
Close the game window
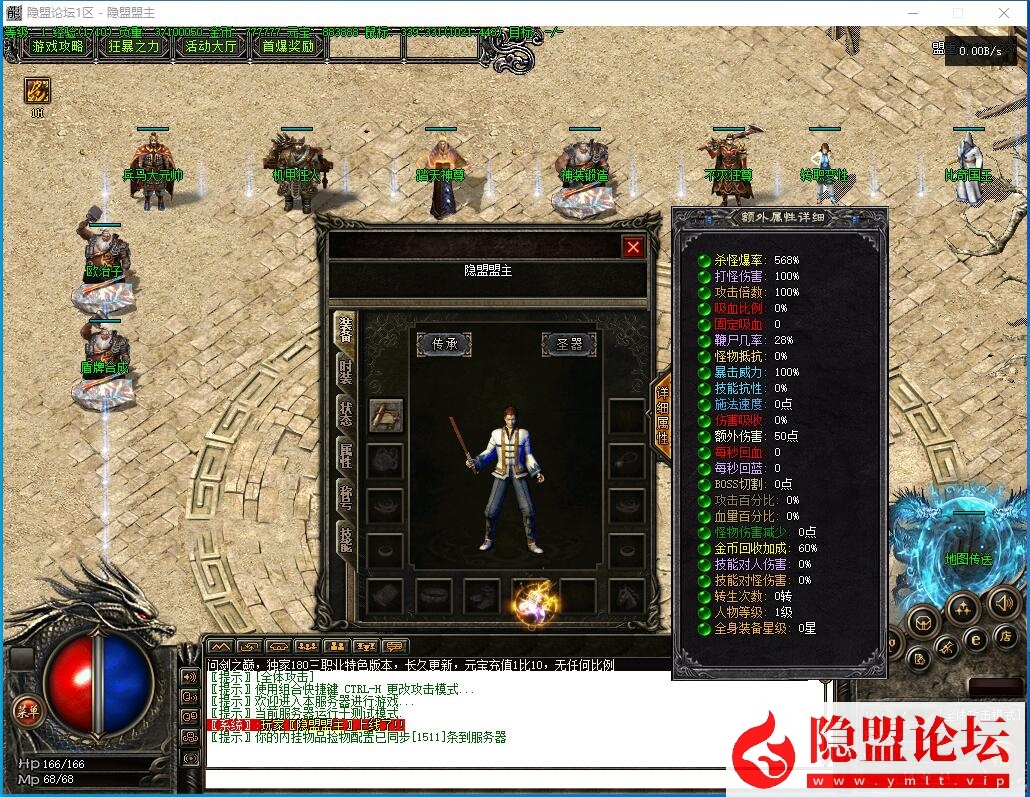coord(1004,12)
